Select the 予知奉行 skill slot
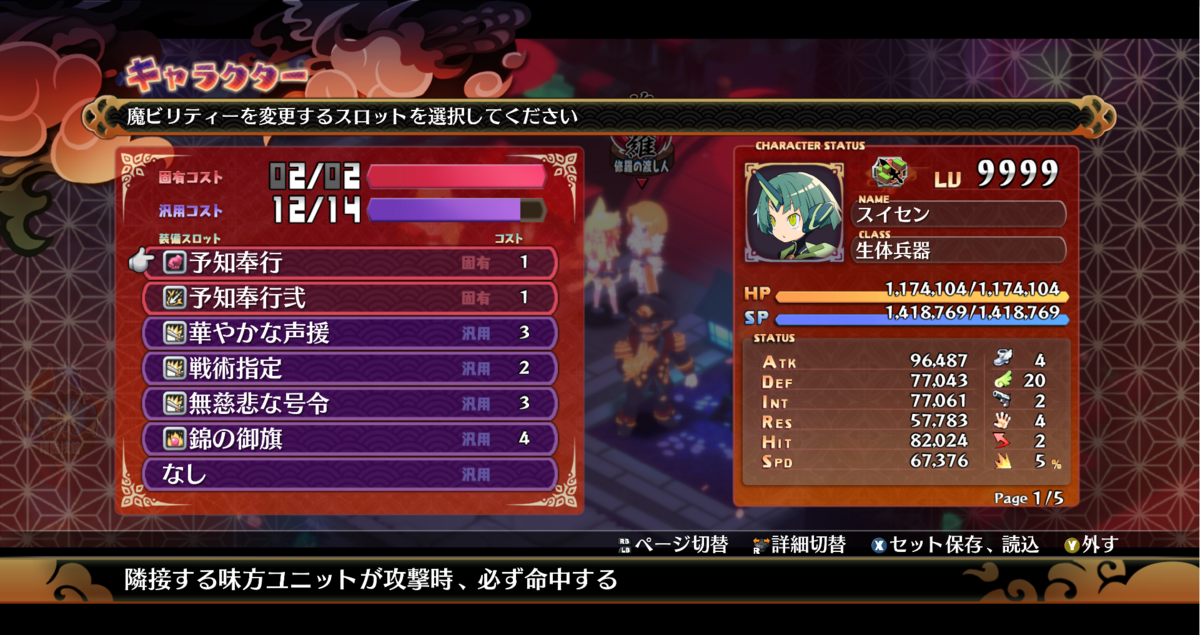 [x=350, y=263]
